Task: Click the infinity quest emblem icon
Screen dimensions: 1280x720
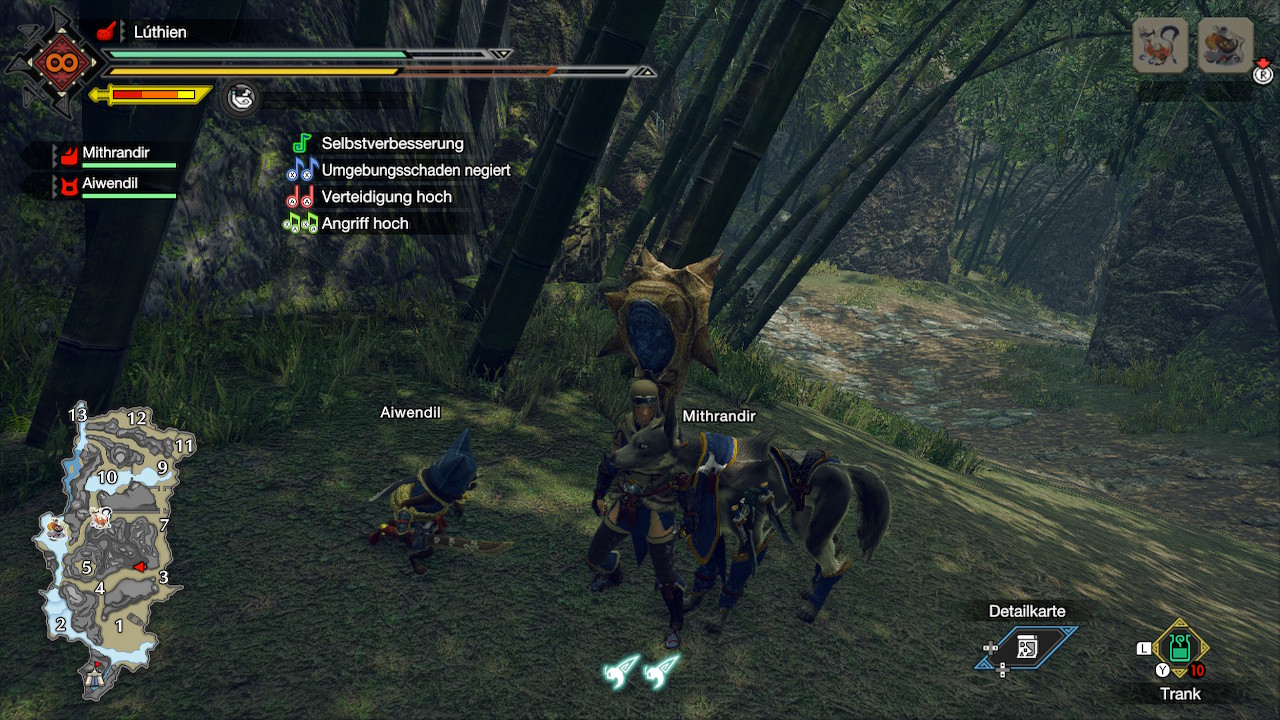Action: (x=52, y=63)
